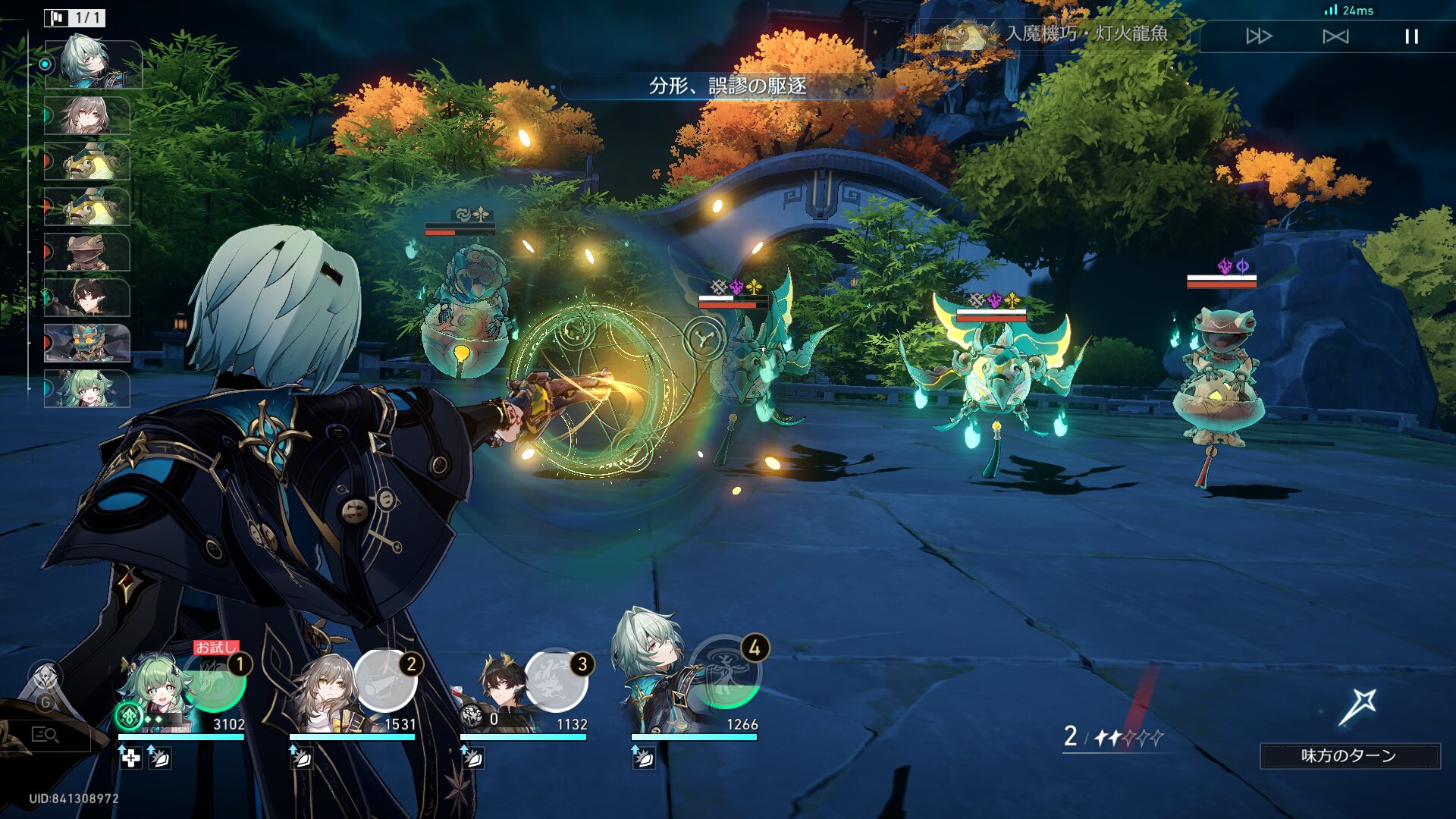The image size is (1456, 819).
Task: Trigger the grey-haired Trailblazer's ultimate, button 2
Action: pyautogui.click(x=386, y=681)
